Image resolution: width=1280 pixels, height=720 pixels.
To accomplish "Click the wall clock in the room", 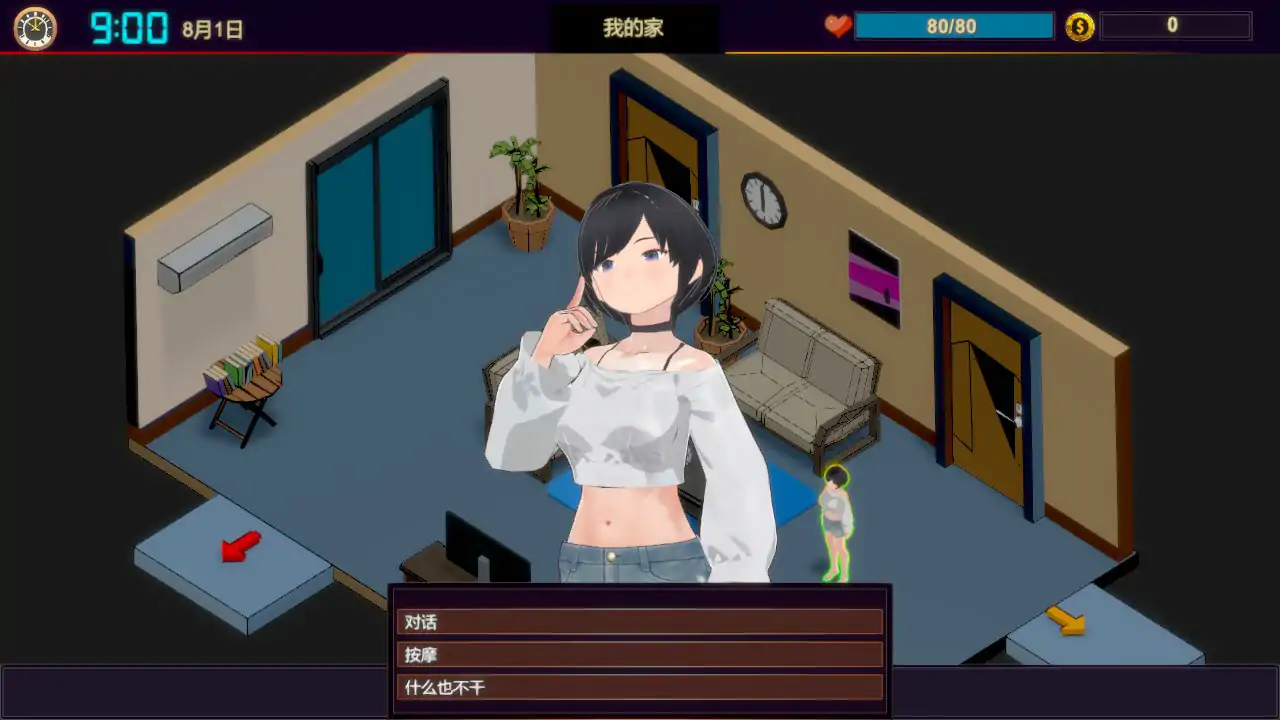I will (x=762, y=201).
